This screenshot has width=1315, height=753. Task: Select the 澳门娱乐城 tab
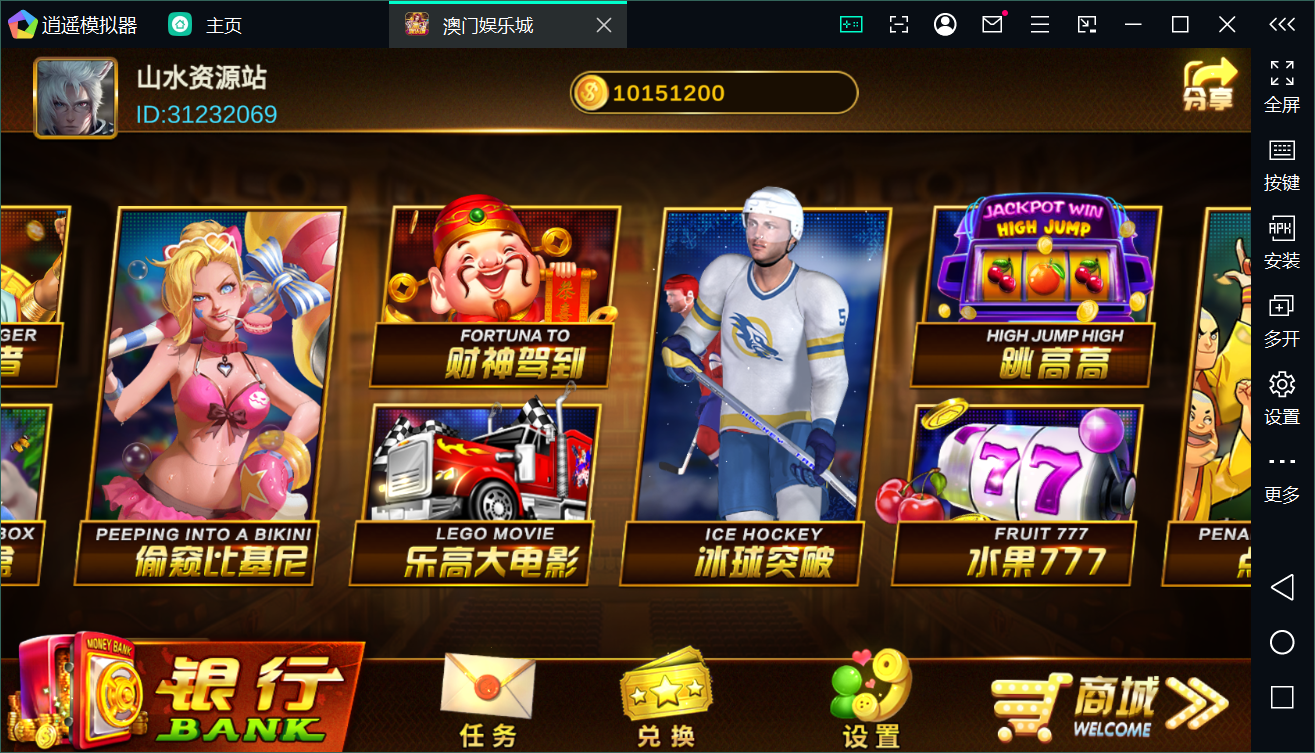coord(478,23)
